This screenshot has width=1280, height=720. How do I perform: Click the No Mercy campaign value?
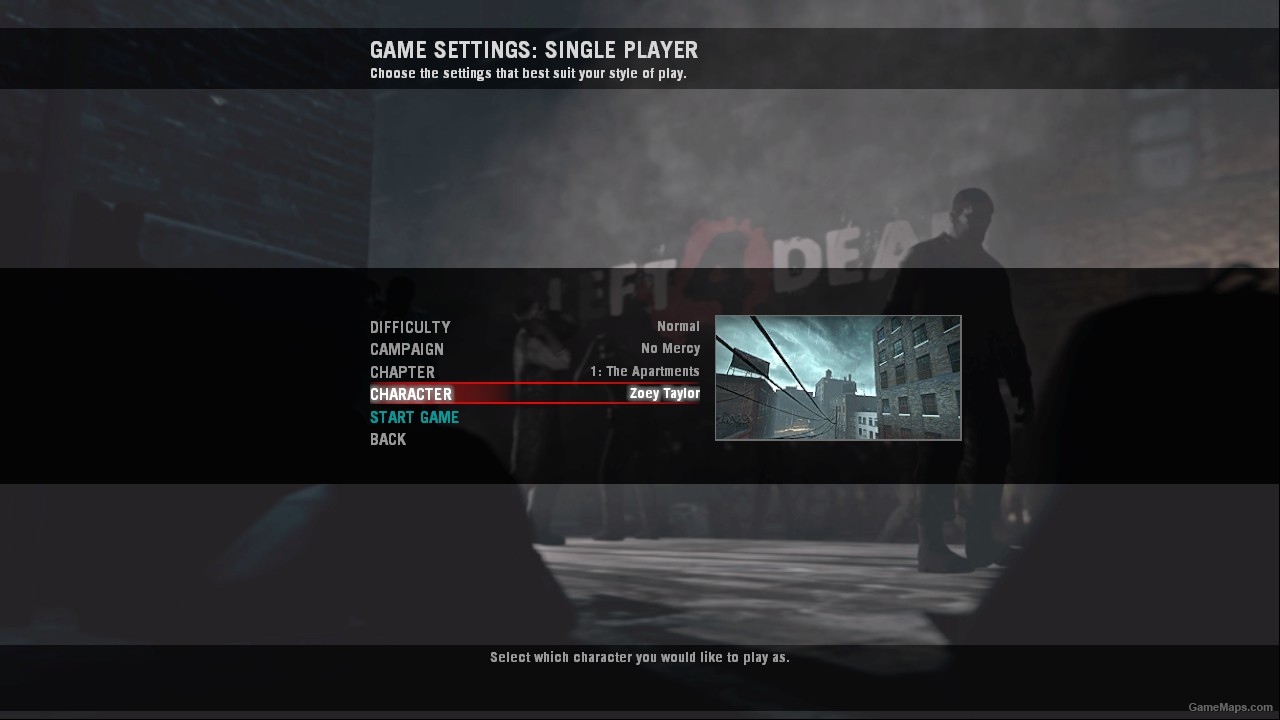click(670, 348)
